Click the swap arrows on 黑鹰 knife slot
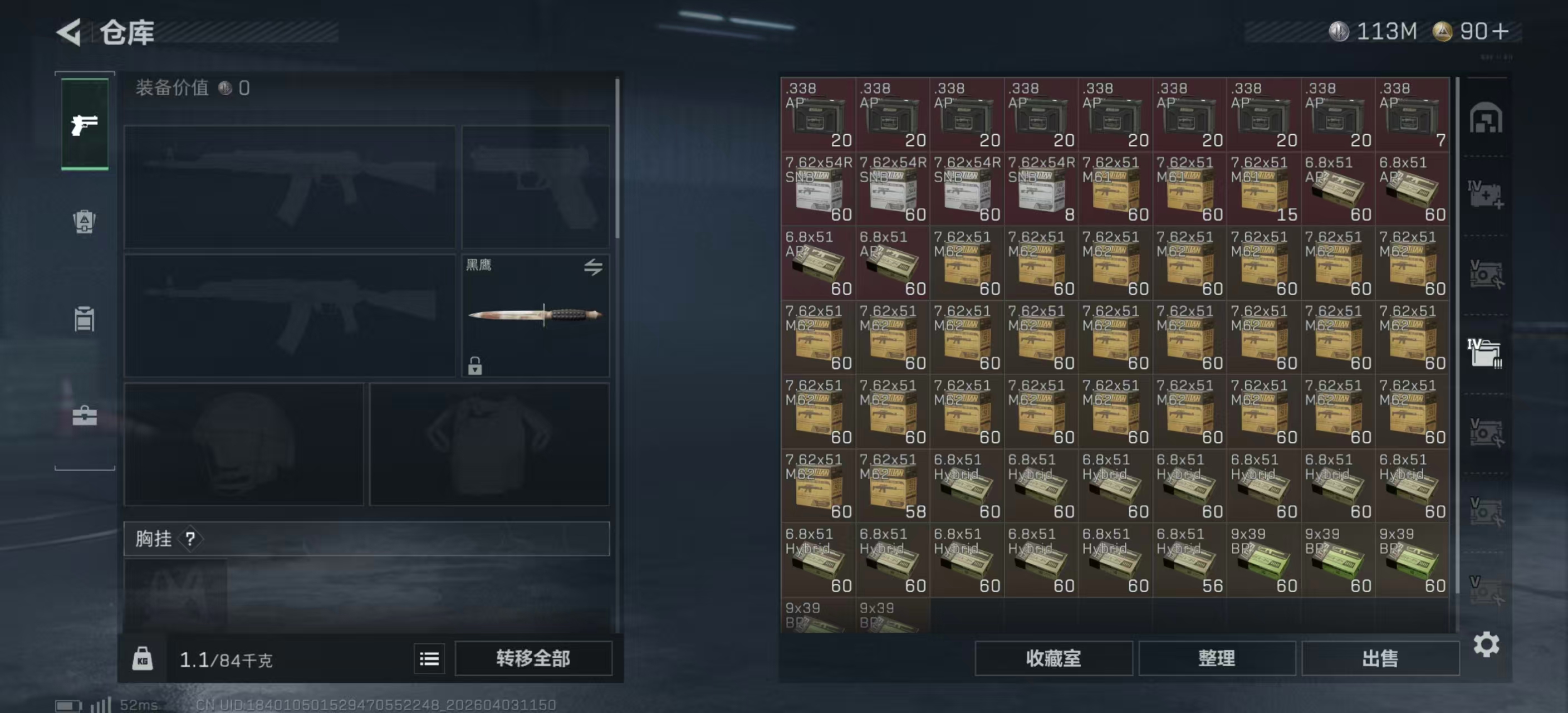Screen dimensions: 1568x713 pos(595,267)
